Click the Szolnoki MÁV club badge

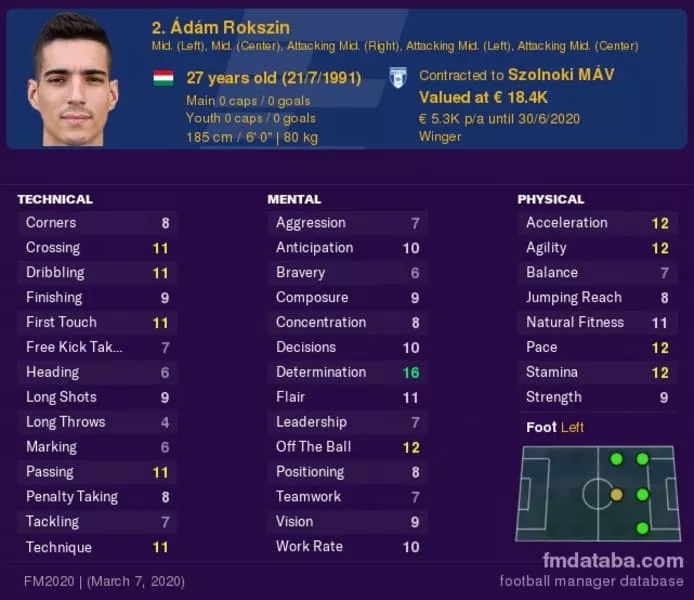pos(398,78)
